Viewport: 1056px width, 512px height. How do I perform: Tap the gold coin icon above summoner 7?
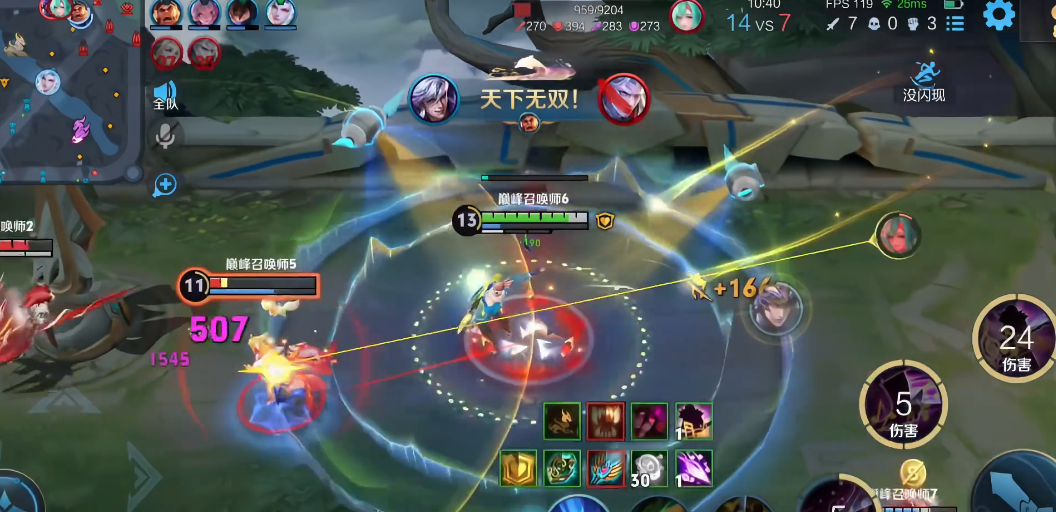(912, 473)
